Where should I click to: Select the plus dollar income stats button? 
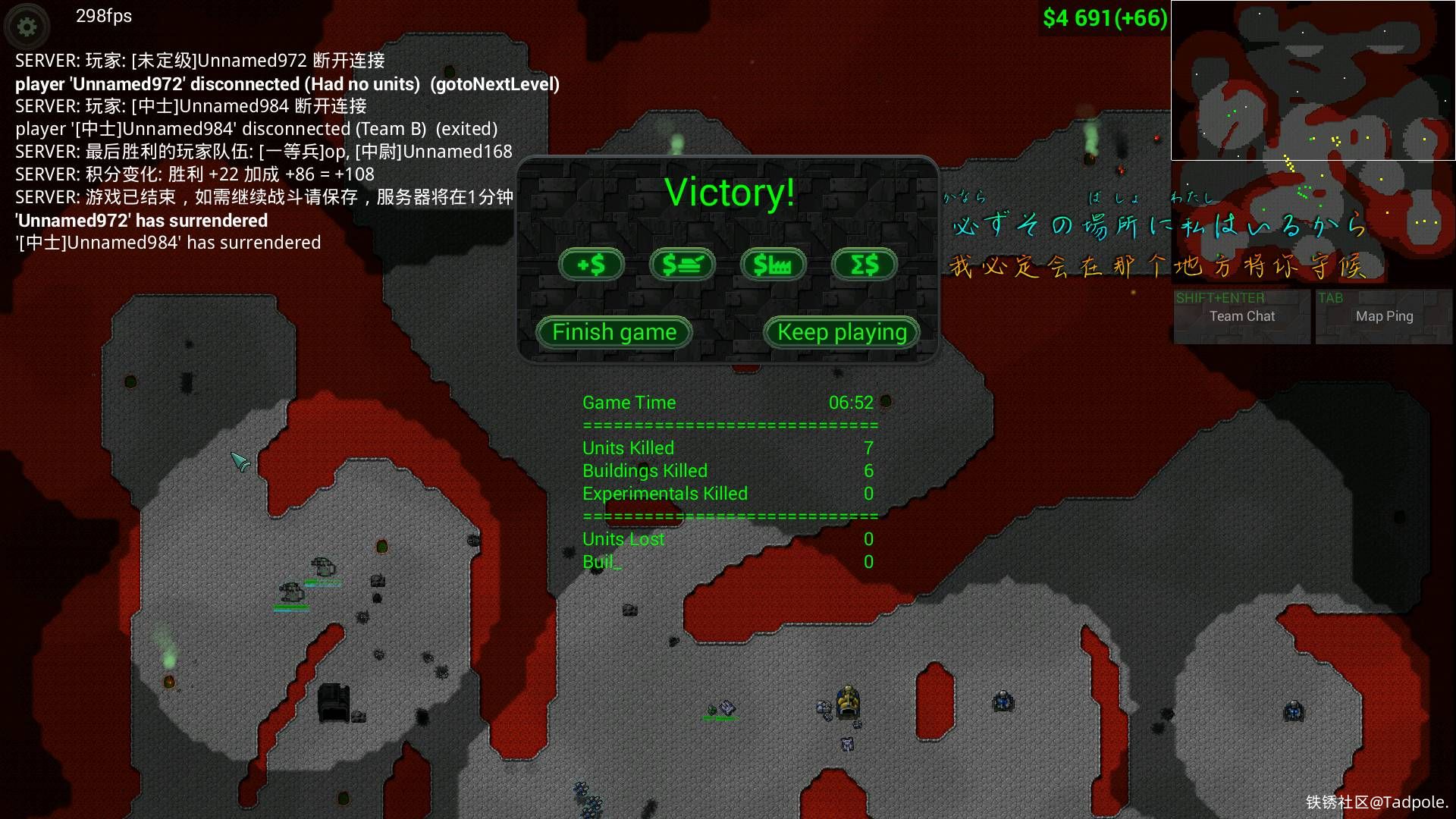click(591, 265)
